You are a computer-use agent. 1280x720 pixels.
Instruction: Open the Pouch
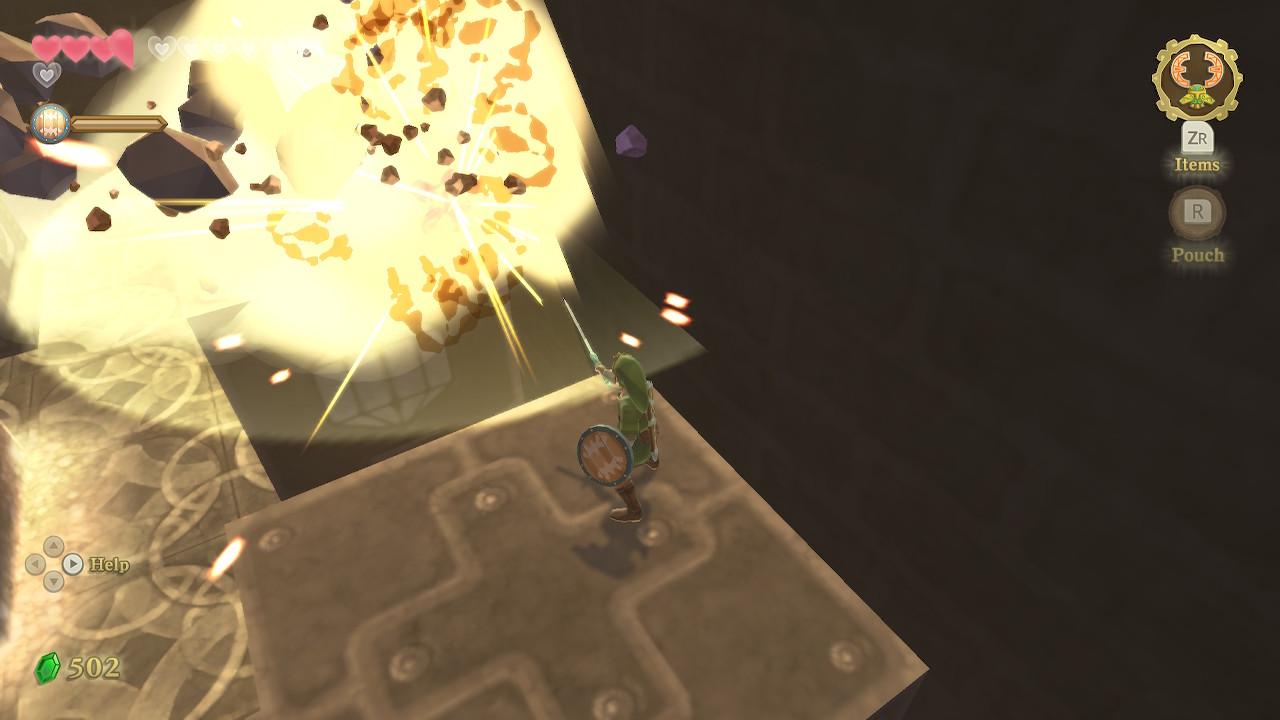[x=1197, y=212]
